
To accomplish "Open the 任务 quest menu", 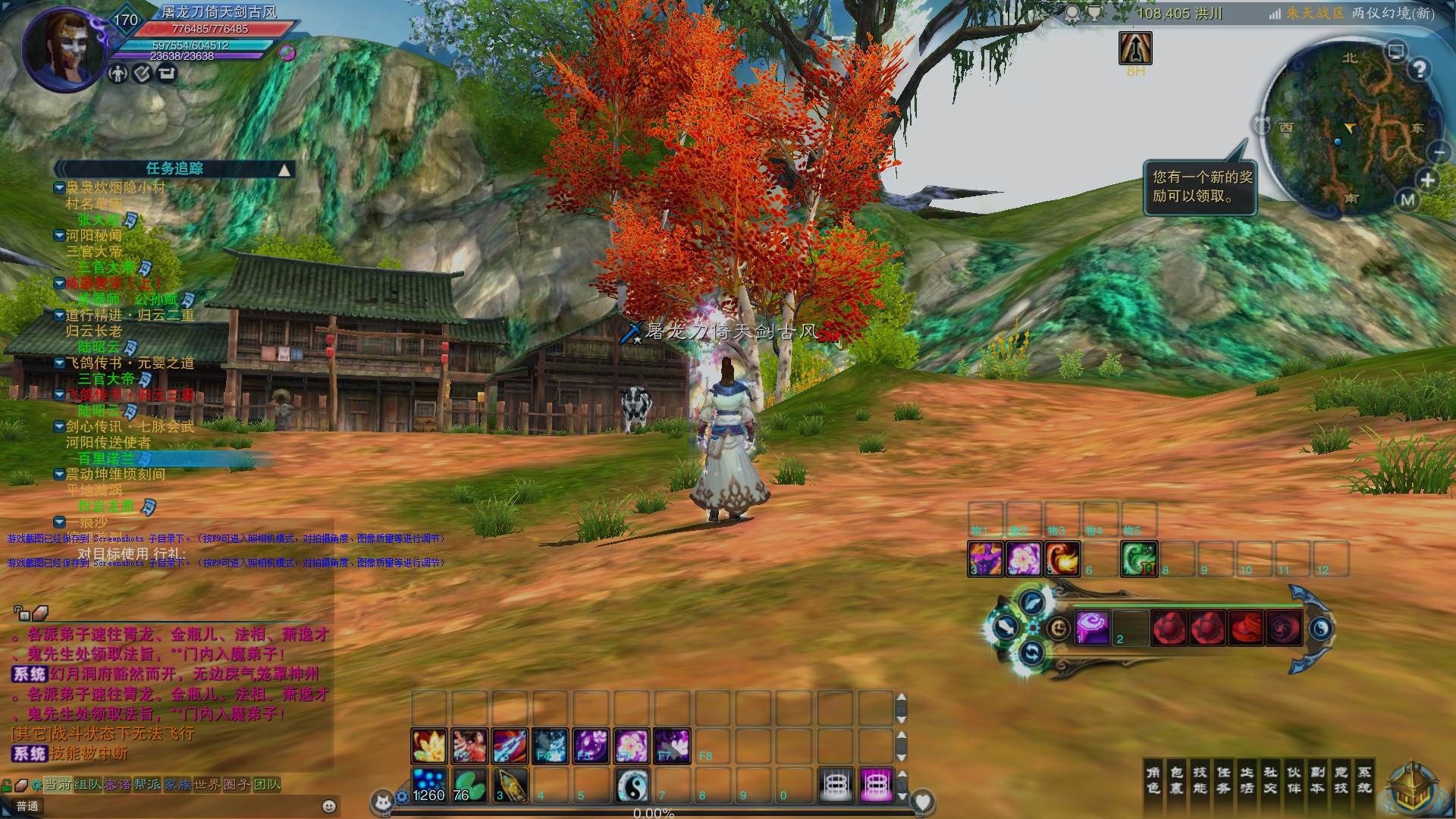I will [x=1224, y=780].
